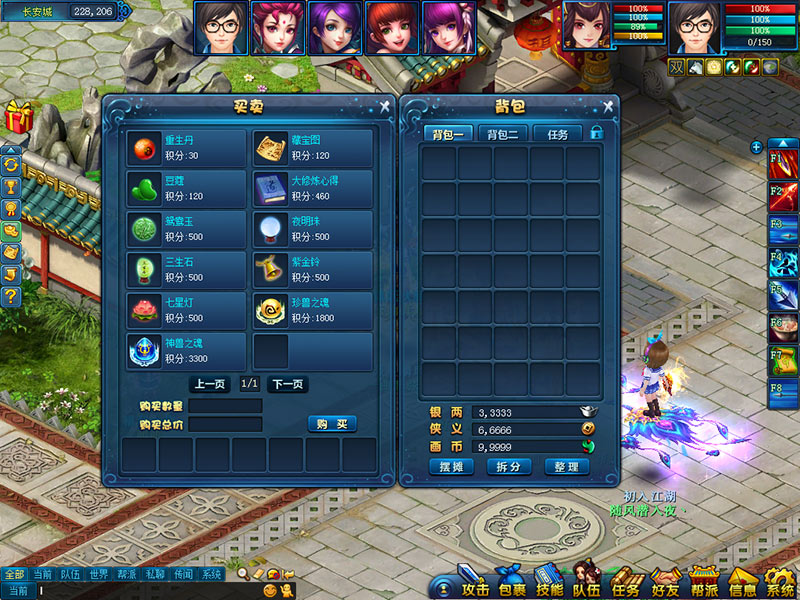The image size is (800, 600).
Task: Go to next page with 下一页
Action: click(x=288, y=384)
